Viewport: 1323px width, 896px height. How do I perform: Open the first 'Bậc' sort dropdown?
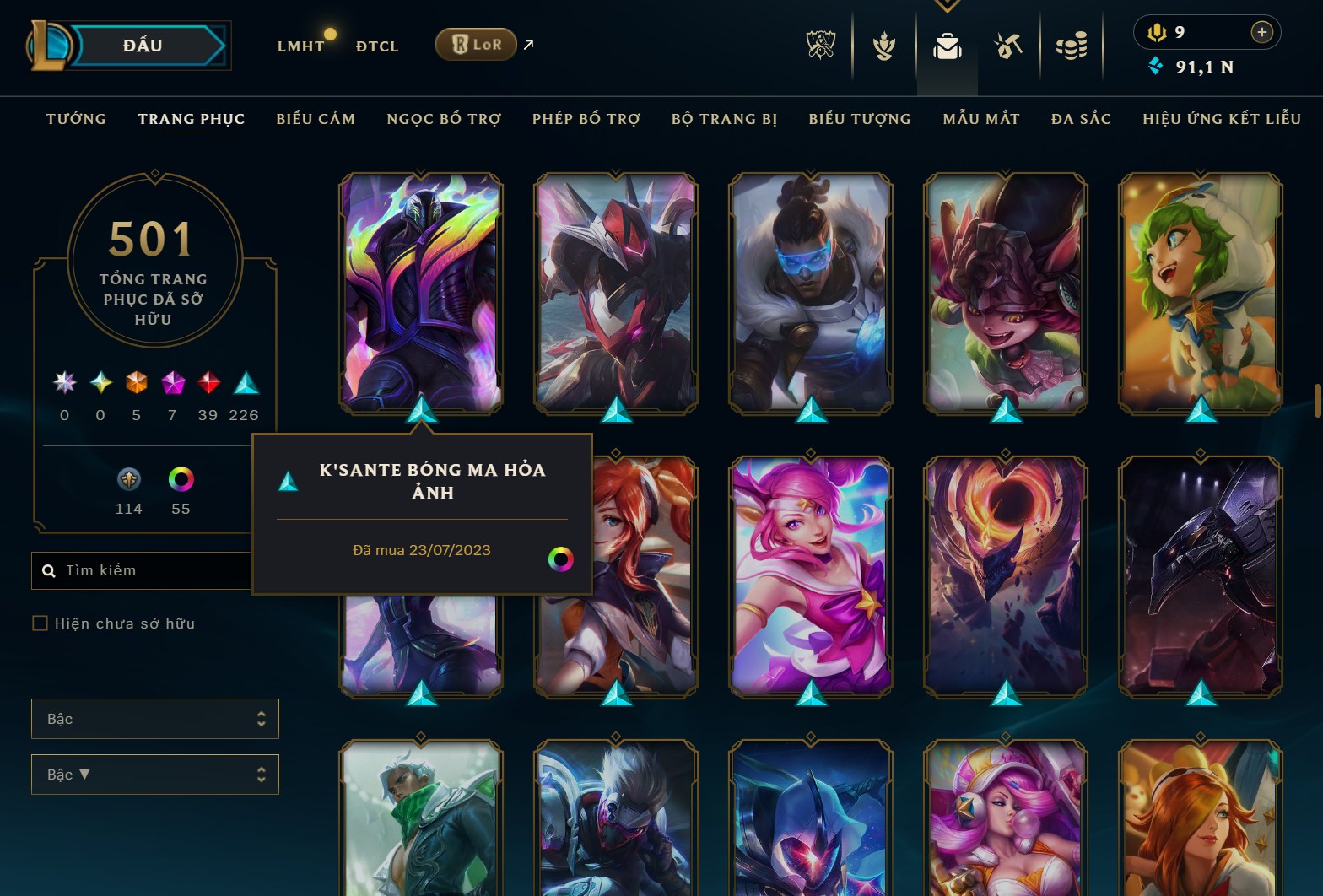(155, 719)
